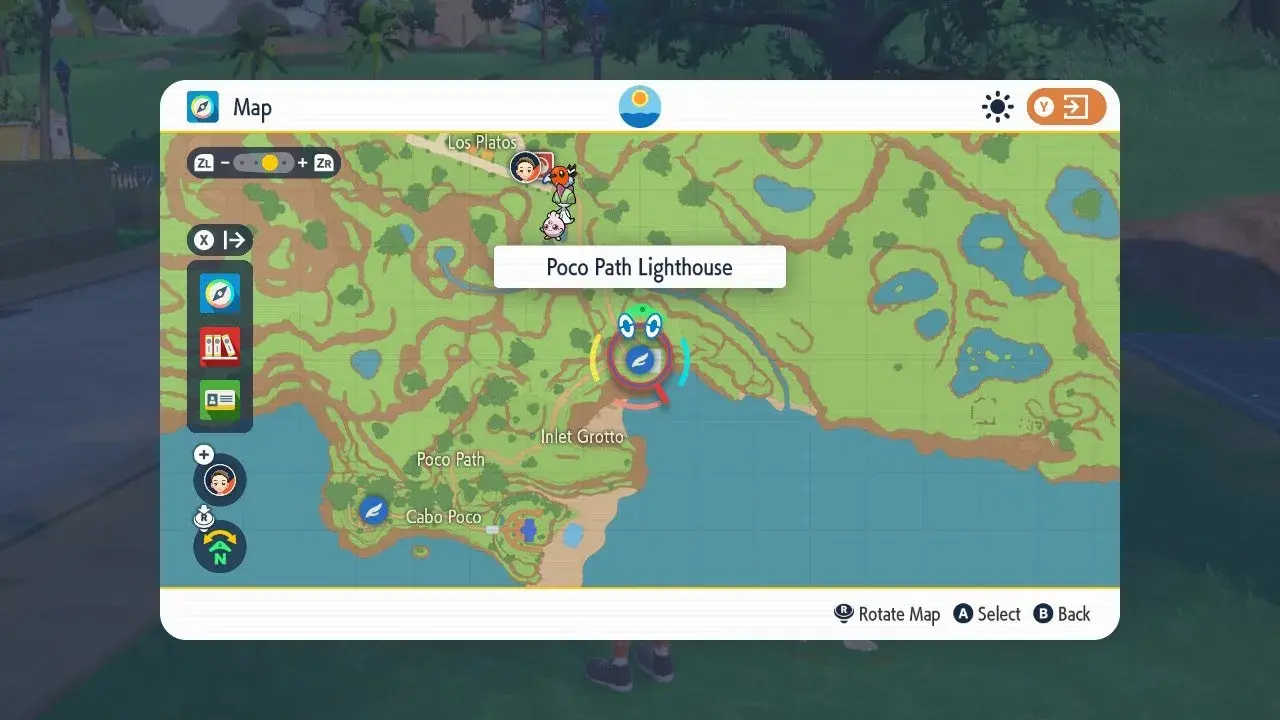
Task: Close the map with the exit button
Action: coord(1066,107)
